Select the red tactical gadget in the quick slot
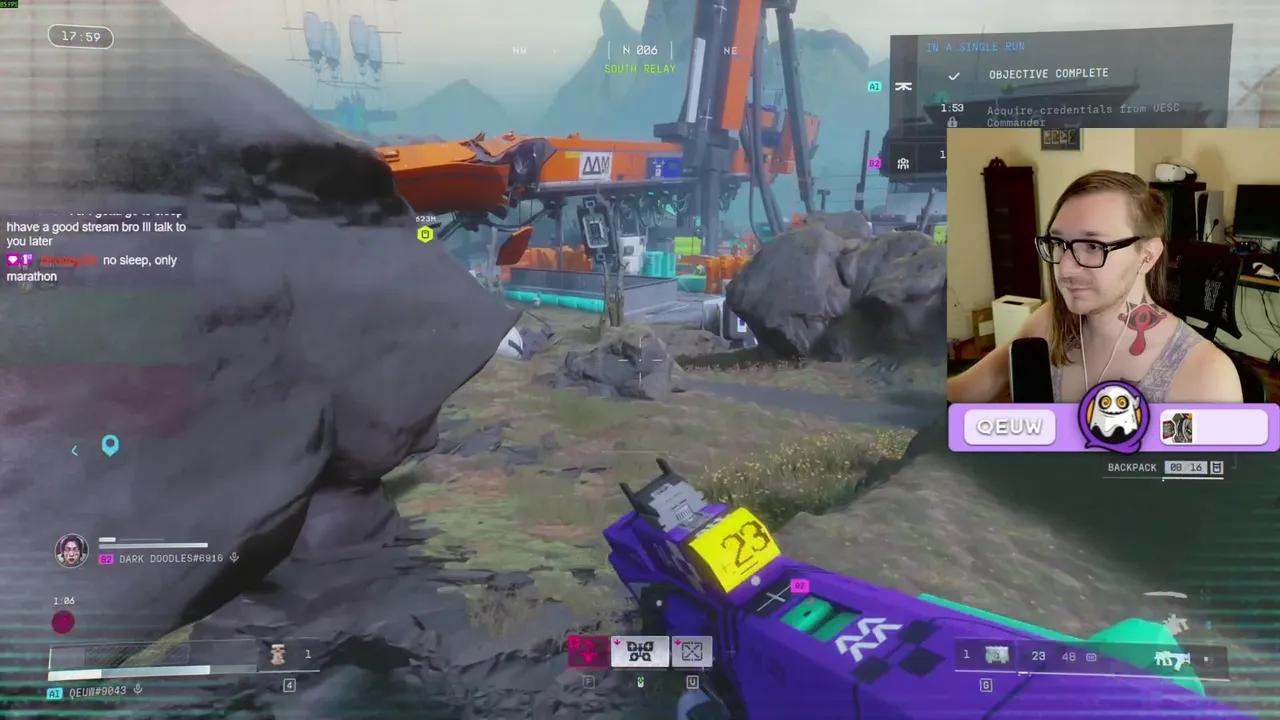The width and height of the screenshot is (1280, 720). coord(588,651)
